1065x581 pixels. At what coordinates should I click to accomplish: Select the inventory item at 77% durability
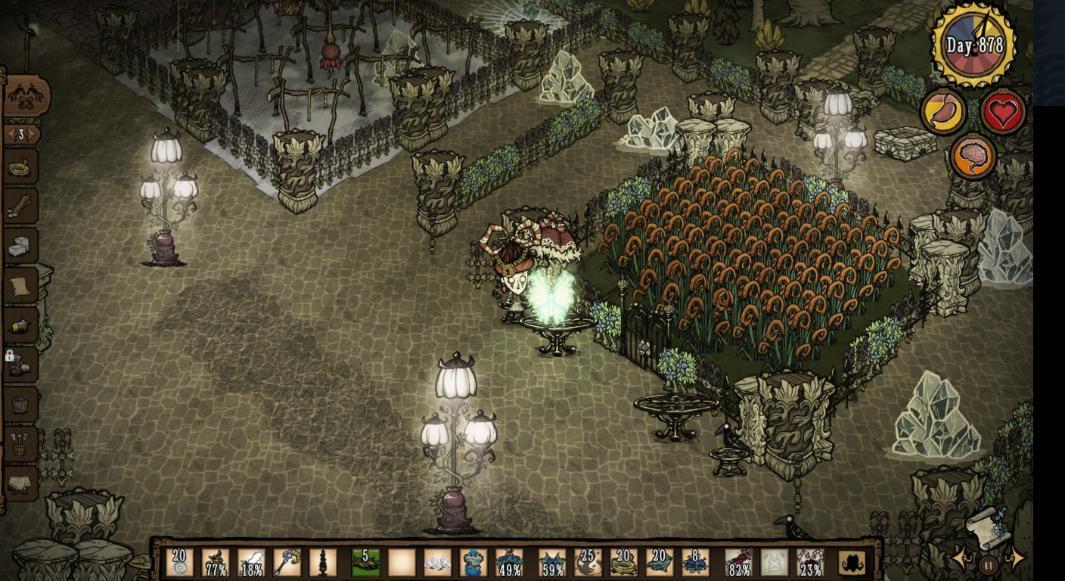click(x=216, y=562)
